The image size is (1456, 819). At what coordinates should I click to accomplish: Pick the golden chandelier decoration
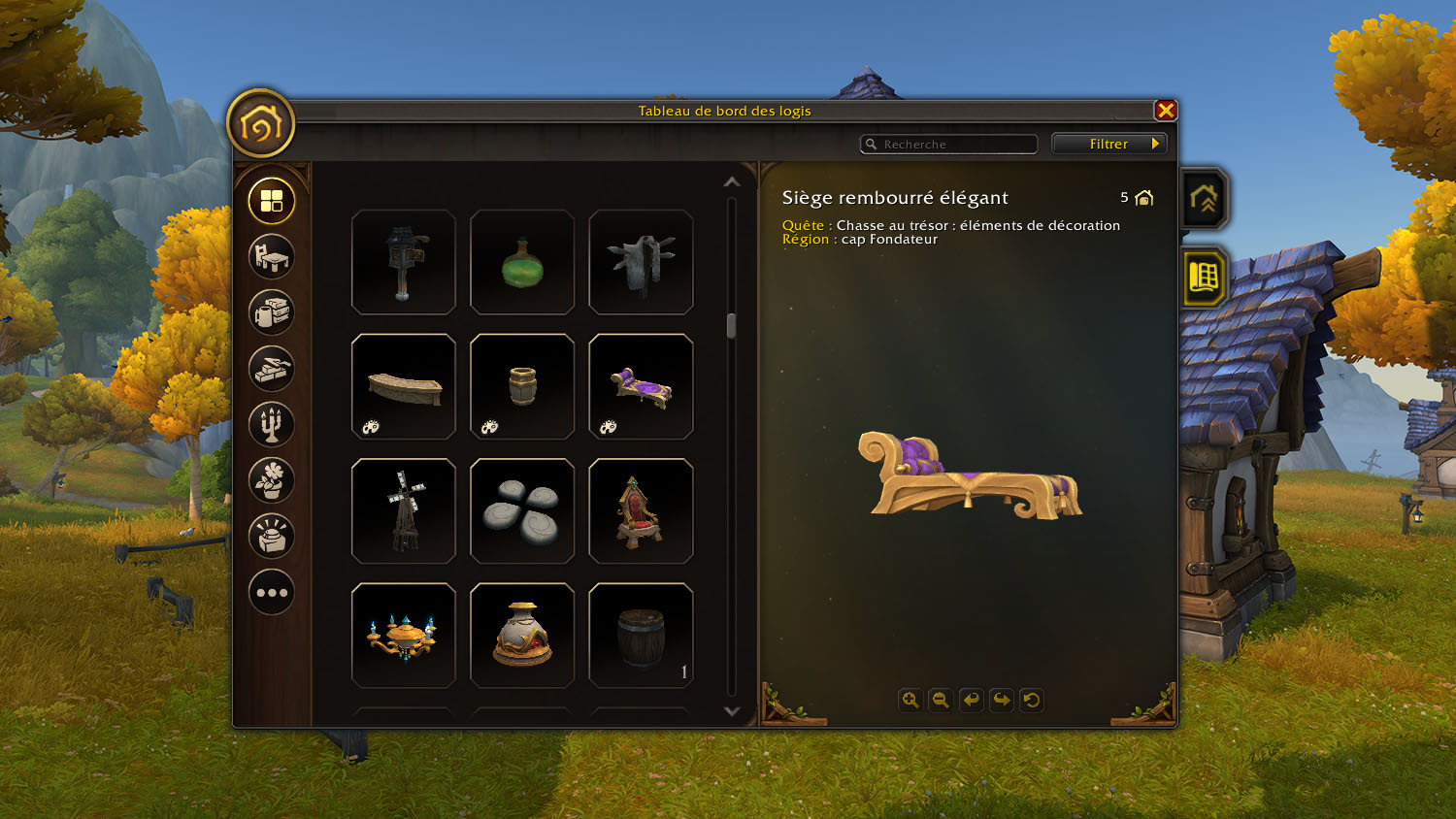coord(404,636)
